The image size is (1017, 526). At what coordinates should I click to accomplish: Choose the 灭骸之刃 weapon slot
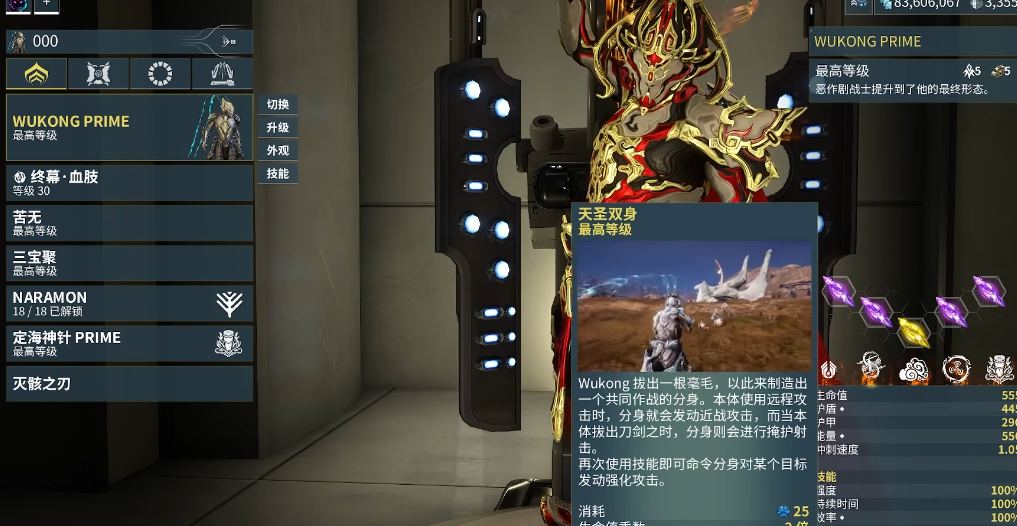(x=129, y=383)
